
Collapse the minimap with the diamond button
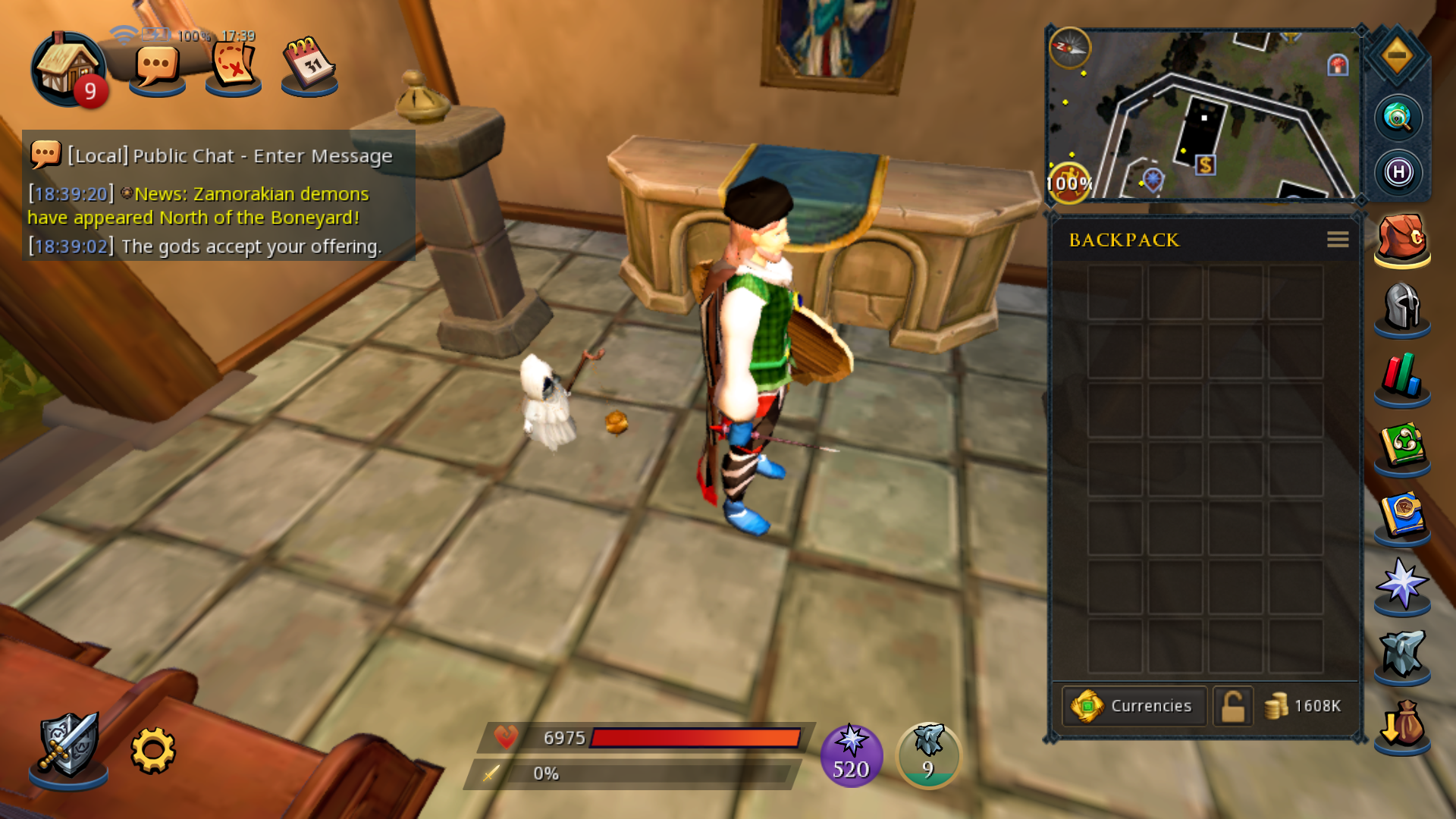click(1397, 55)
